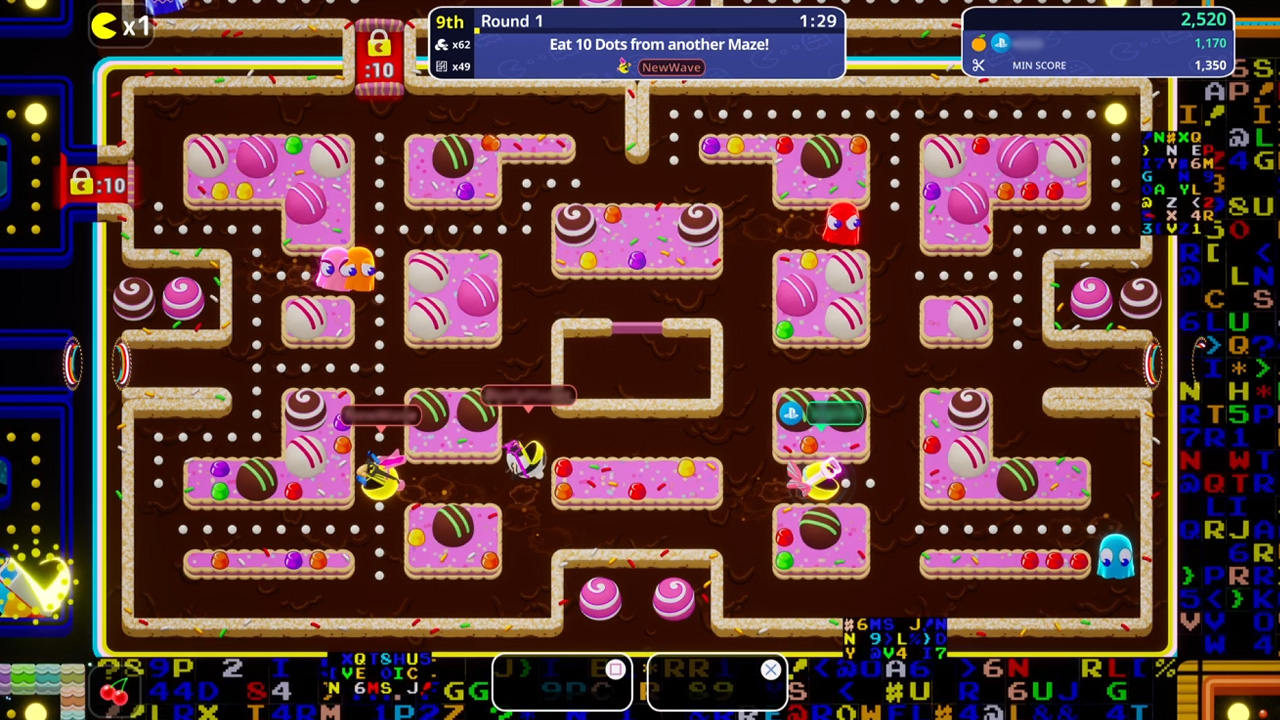Click the power pellet near the maze top right
Viewport: 1280px width, 720px height.
coord(1115,115)
